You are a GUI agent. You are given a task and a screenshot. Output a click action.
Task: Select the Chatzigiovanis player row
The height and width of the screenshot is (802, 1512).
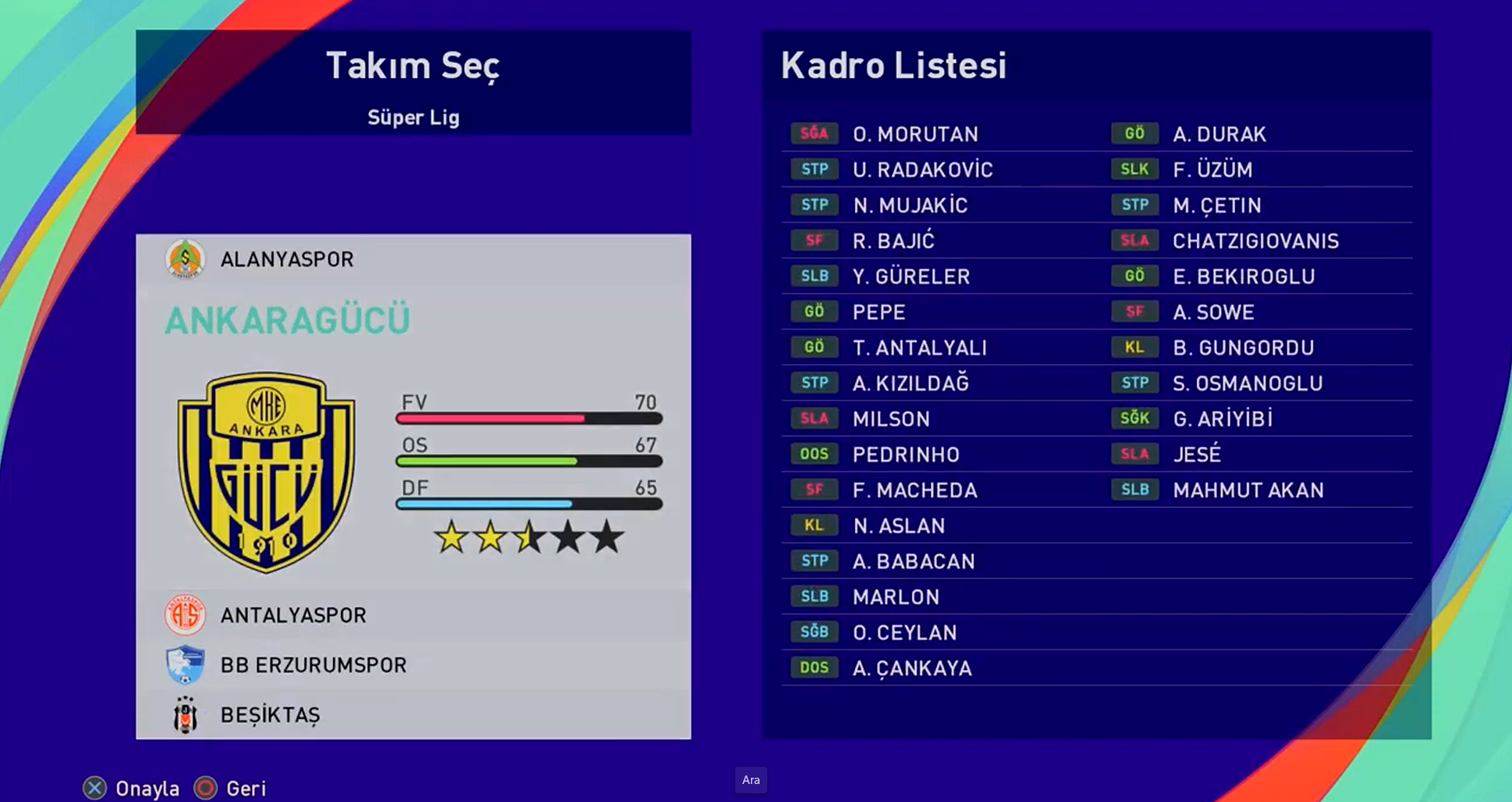click(x=1255, y=241)
